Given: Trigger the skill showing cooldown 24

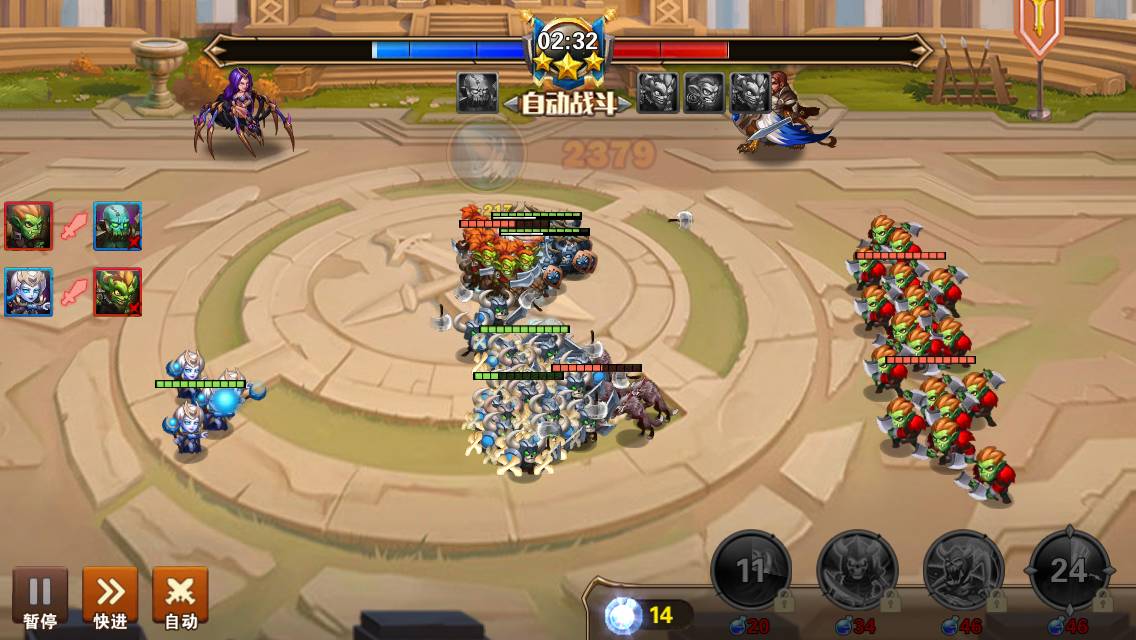Looking at the screenshot, I should (1069, 571).
